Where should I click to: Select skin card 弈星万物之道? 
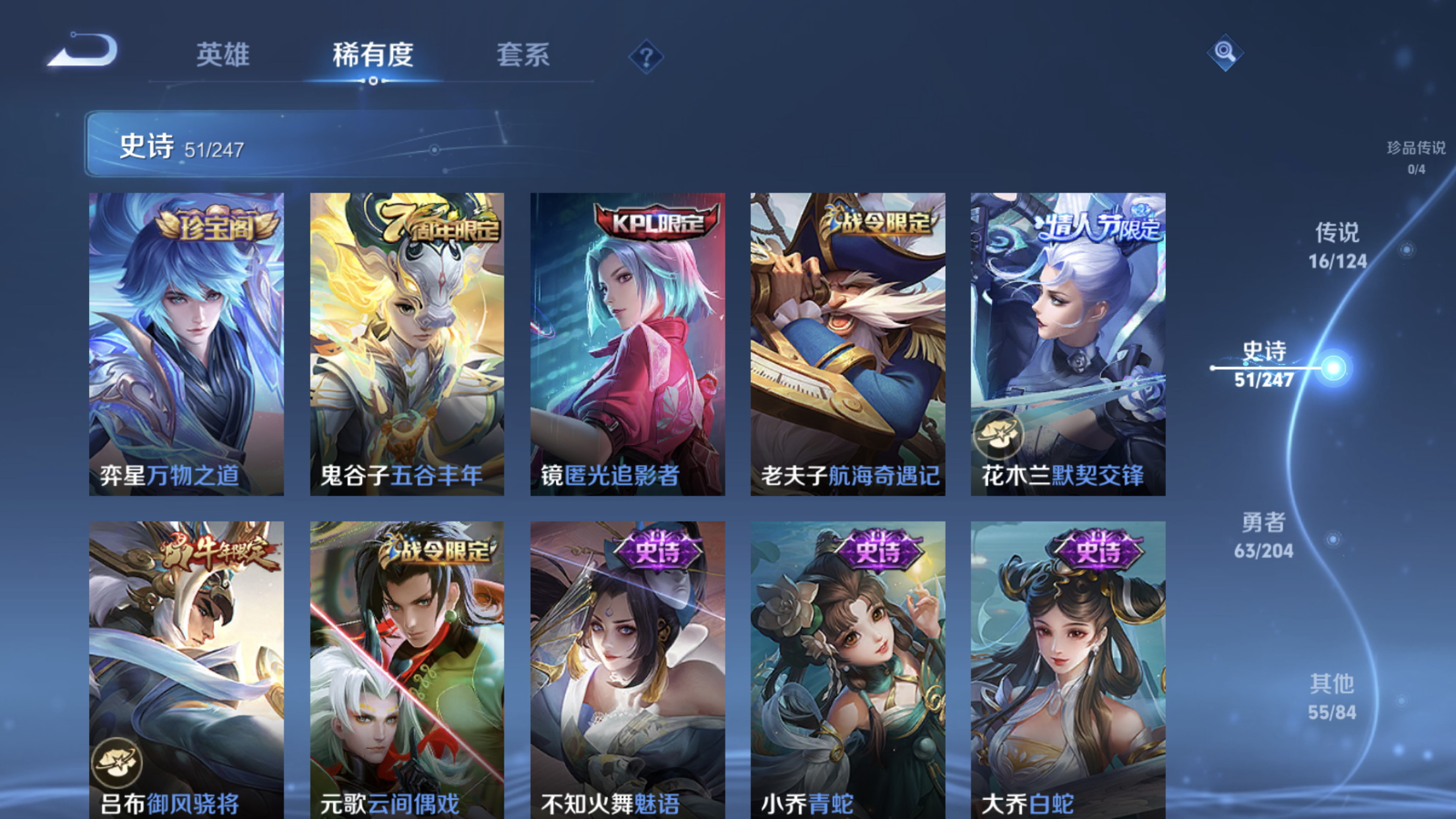click(x=187, y=344)
